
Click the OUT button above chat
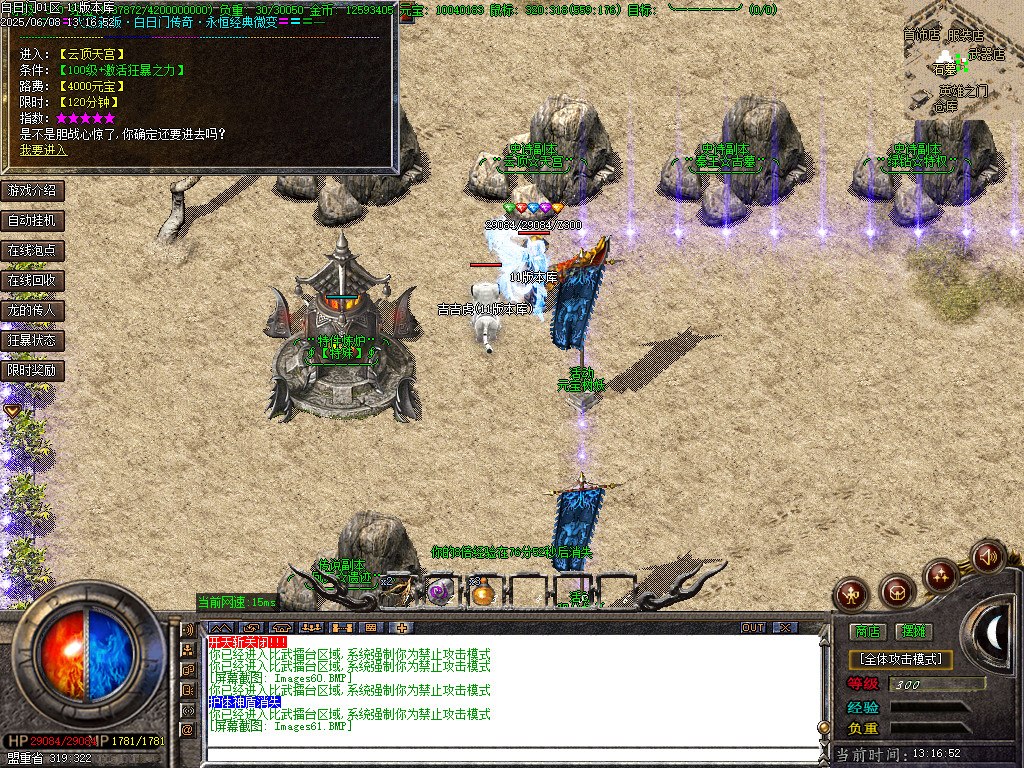coord(752,628)
